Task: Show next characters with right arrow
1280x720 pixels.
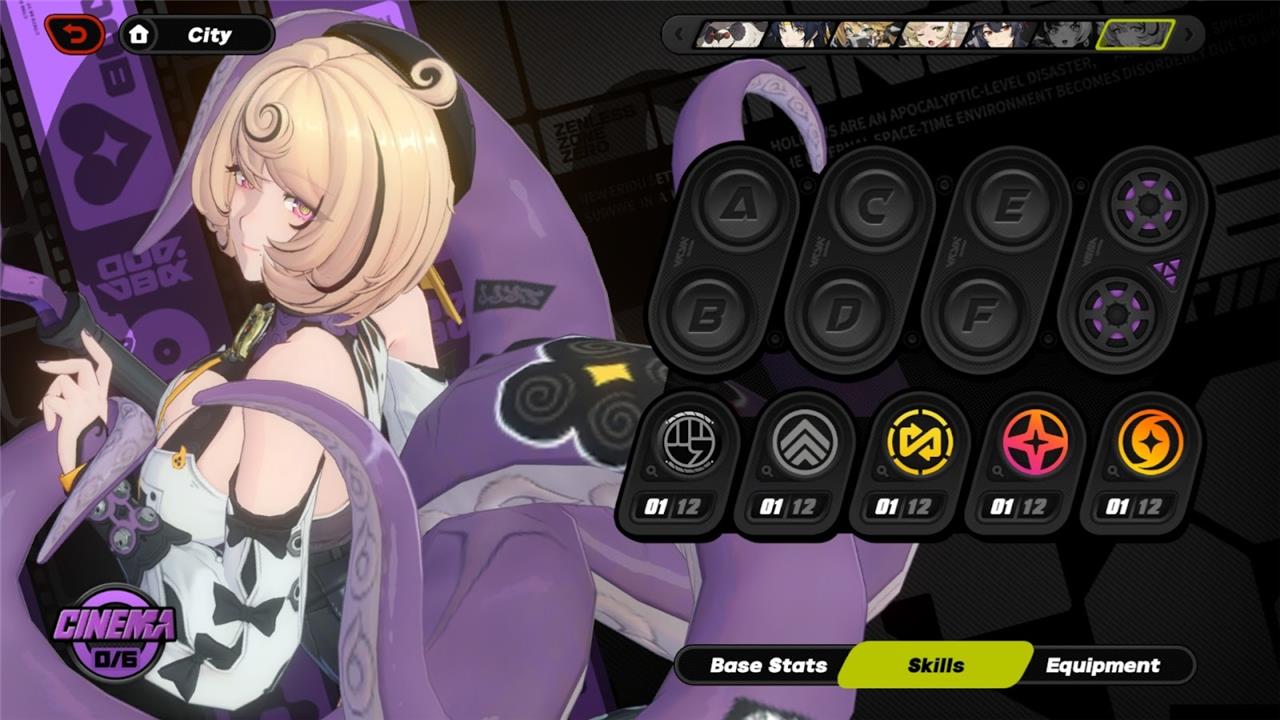Action: click(x=1189, y=35)
